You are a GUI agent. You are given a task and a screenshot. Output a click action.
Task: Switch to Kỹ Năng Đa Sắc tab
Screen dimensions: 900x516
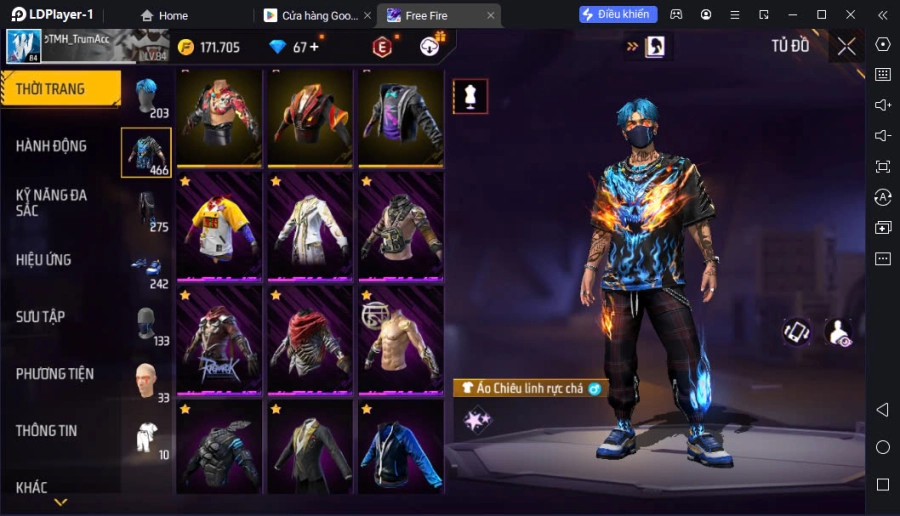point(52,202)
